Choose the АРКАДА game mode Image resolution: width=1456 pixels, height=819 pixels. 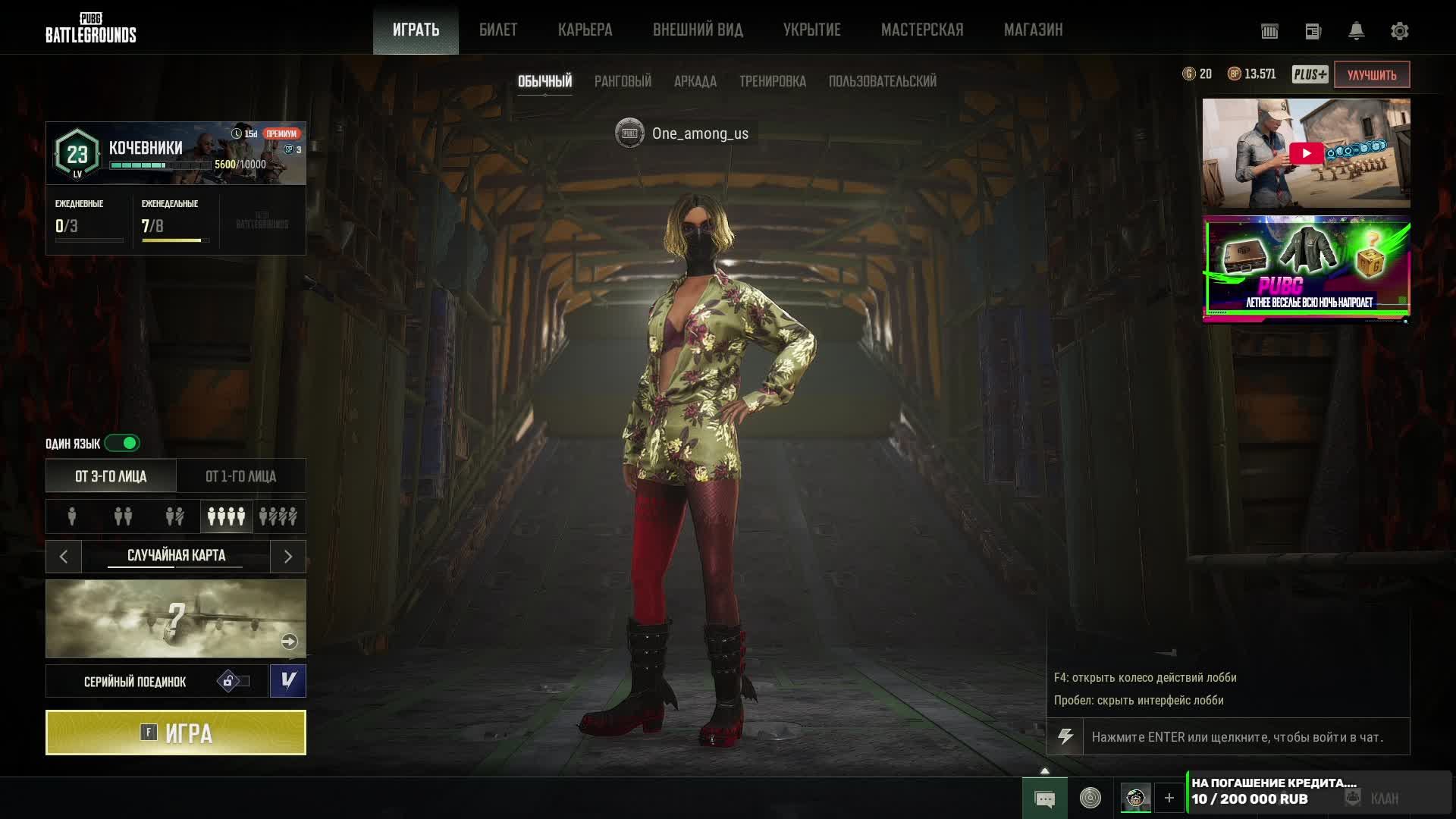tap(695, 81)
